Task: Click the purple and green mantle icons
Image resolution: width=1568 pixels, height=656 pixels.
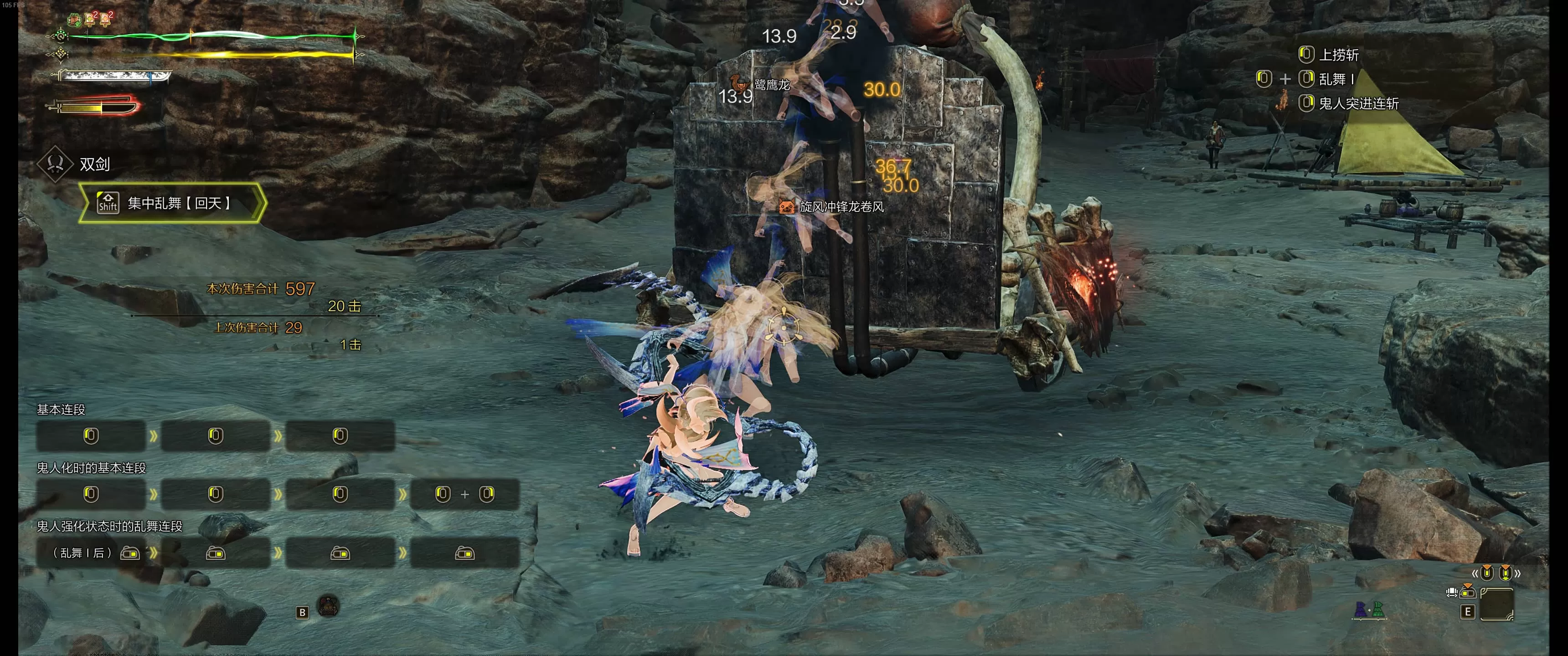Action: (1368, 609)
